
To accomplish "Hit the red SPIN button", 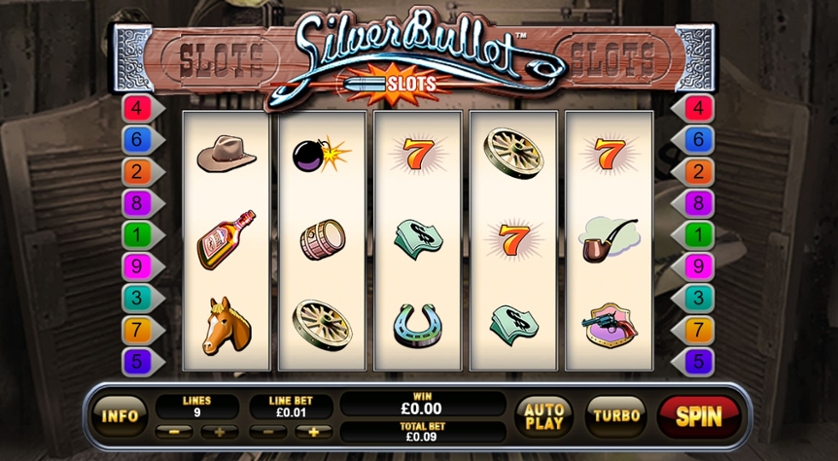I will (x=699, y=416).
